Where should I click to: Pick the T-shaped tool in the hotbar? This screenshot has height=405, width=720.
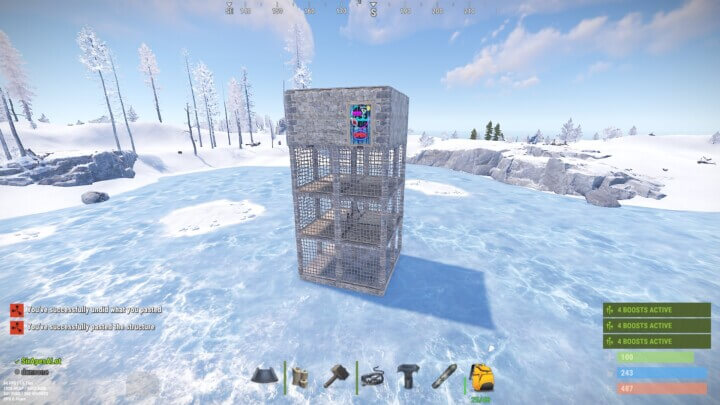click(408, 376)
